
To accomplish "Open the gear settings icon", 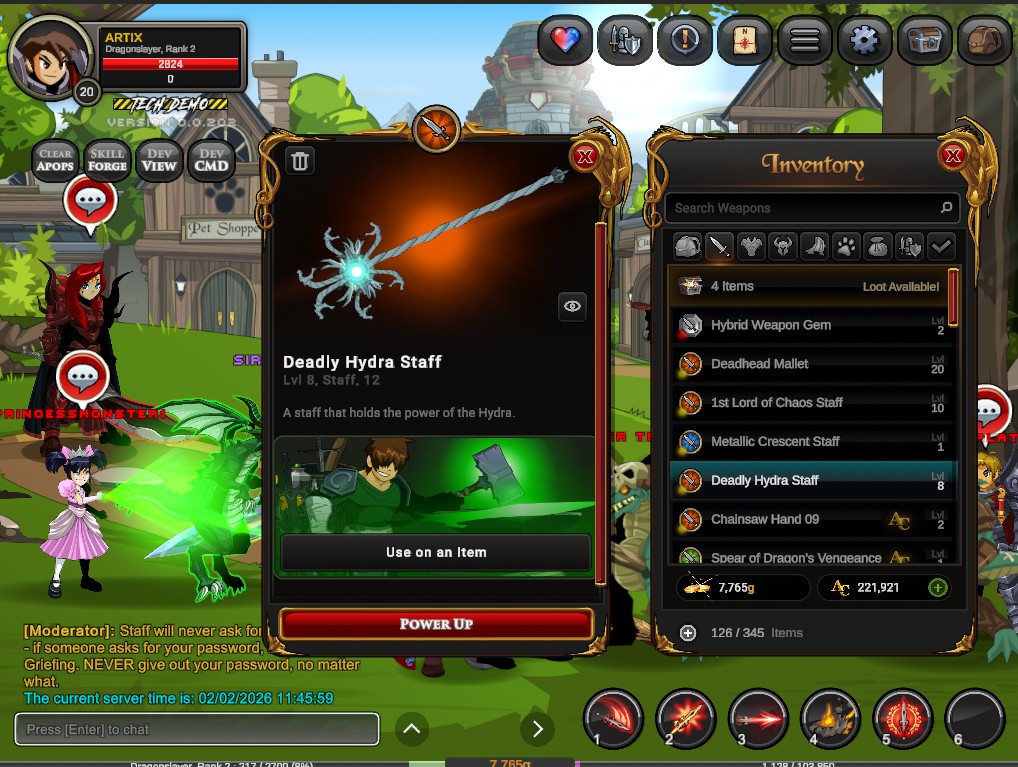I will pyautogui.click(x=864, y=41).
